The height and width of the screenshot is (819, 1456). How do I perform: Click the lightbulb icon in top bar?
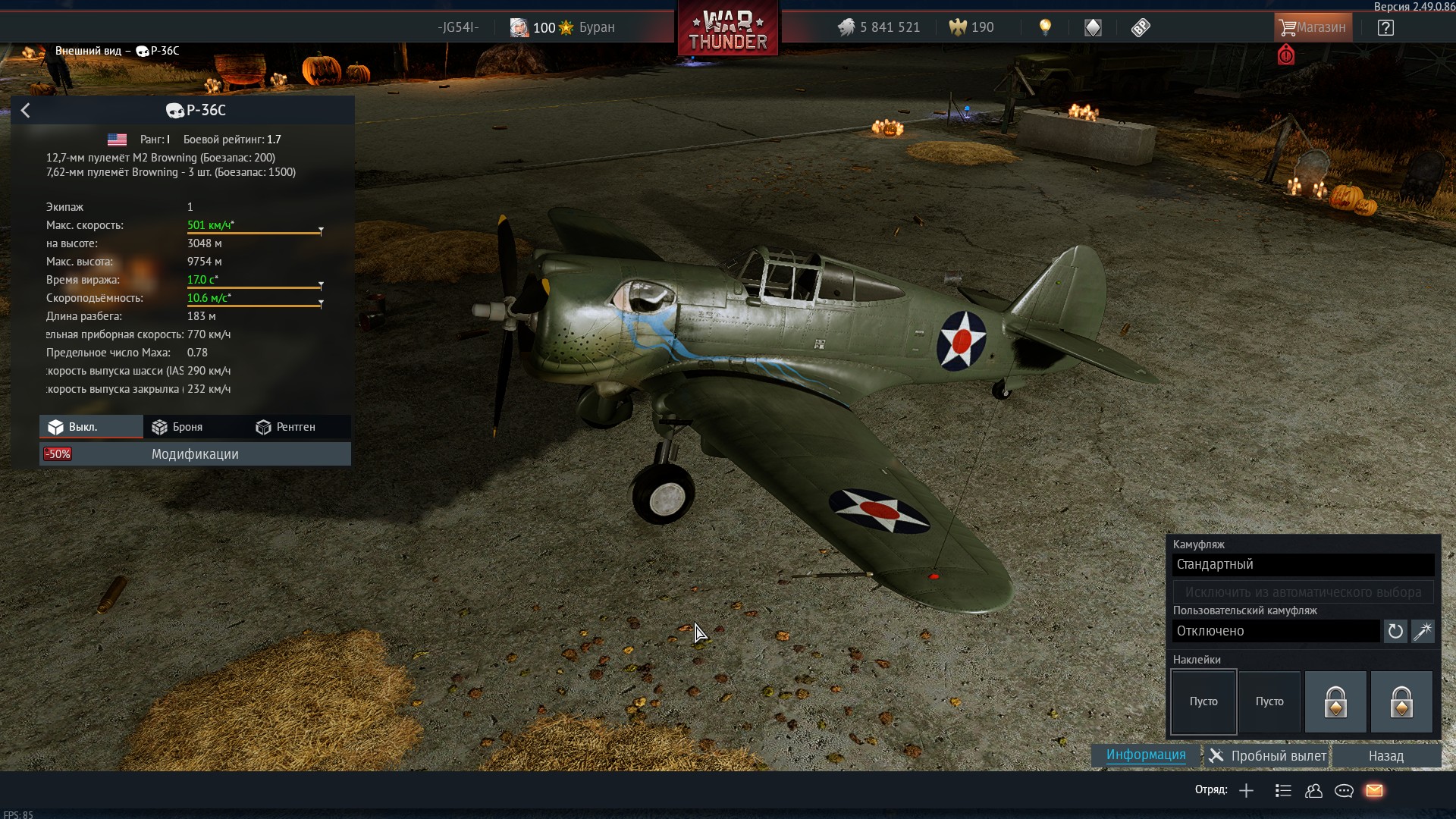[x=1045, y=27]
